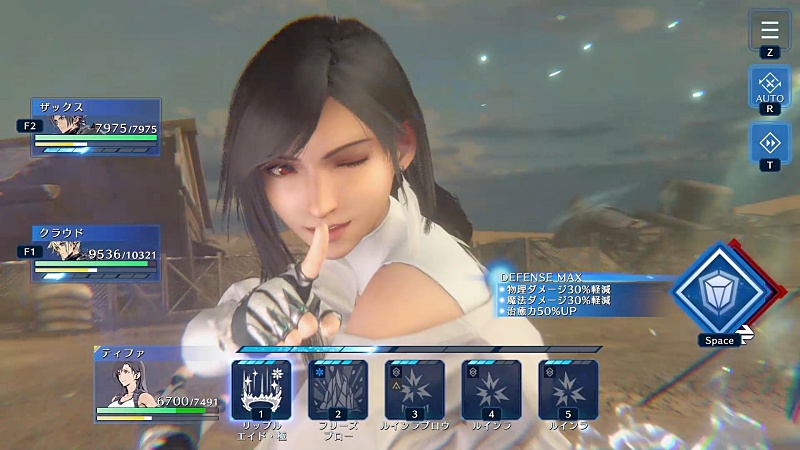Activate the Freeze Blow ice ability
Image resolution: width=800 pixels, height=450 pixels.
tap(338, 389)
